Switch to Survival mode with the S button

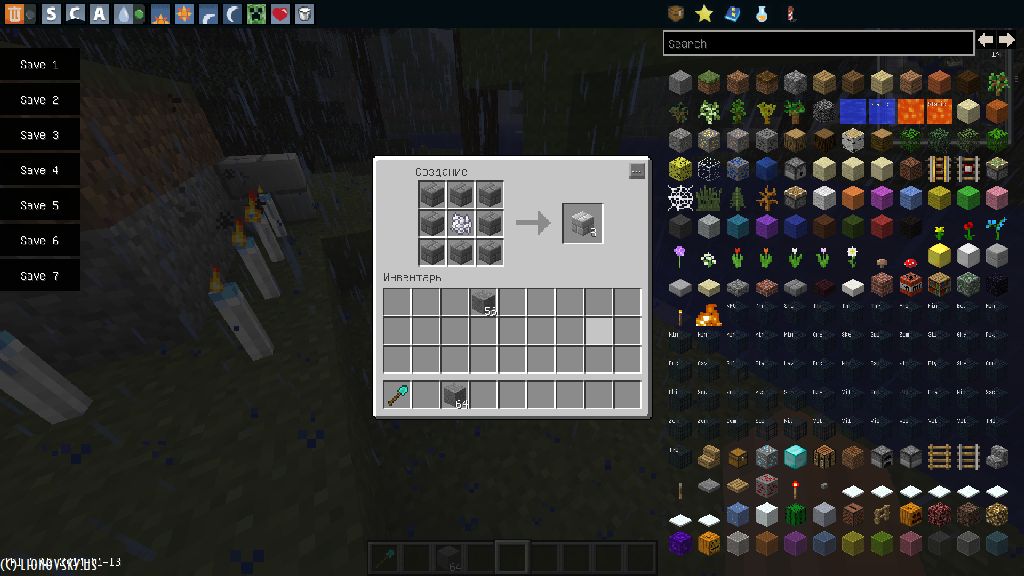point(51,14)
